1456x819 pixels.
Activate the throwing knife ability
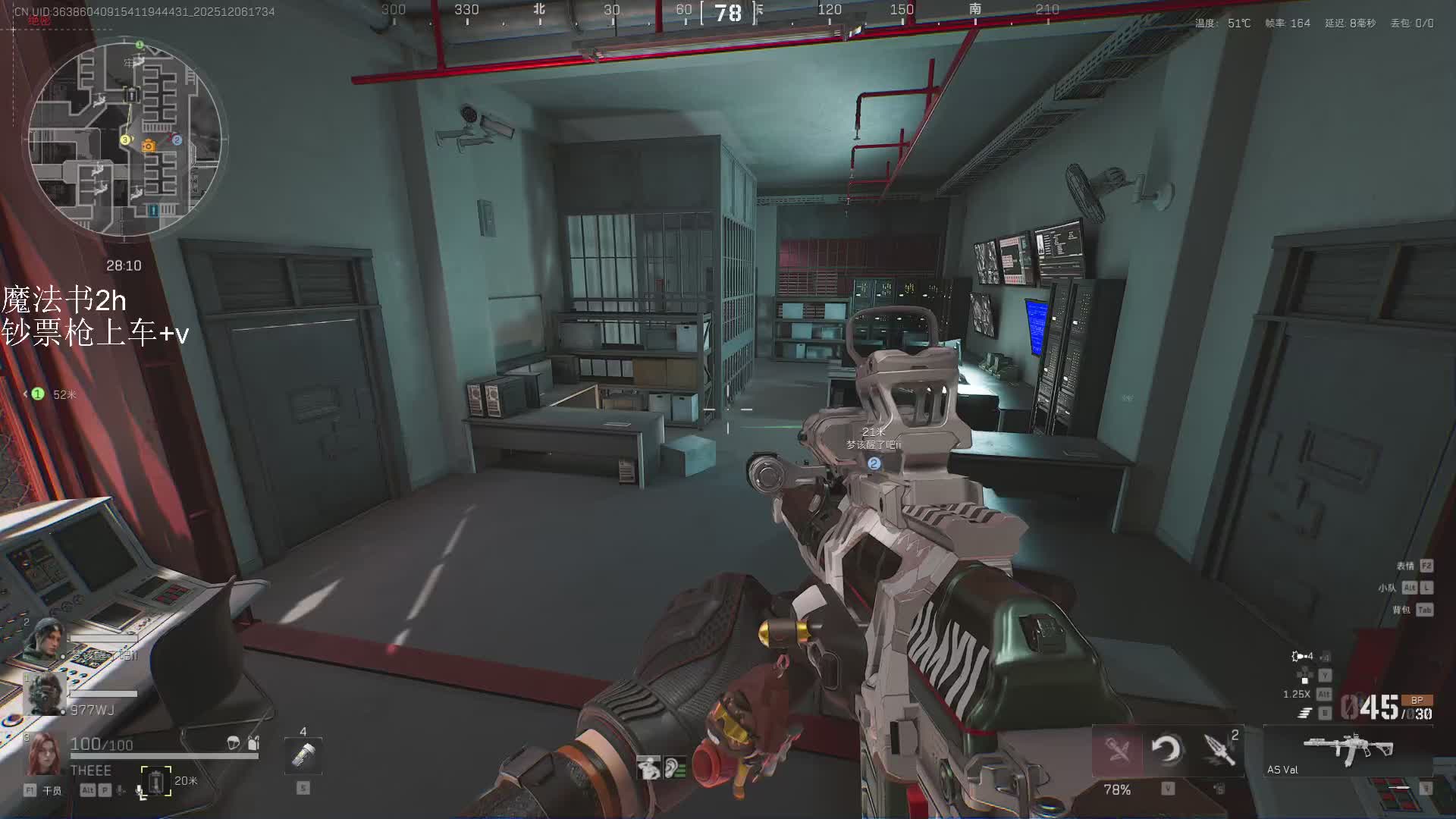pyautogui.click(x=1219, y=750)
